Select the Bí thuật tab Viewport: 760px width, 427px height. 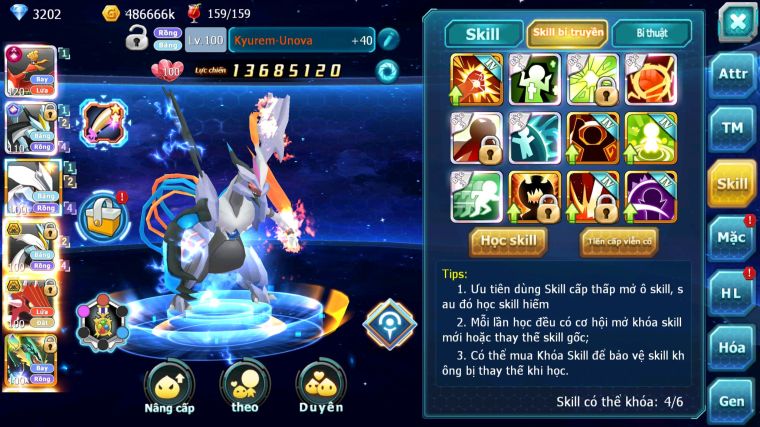(x=651, y=32)
